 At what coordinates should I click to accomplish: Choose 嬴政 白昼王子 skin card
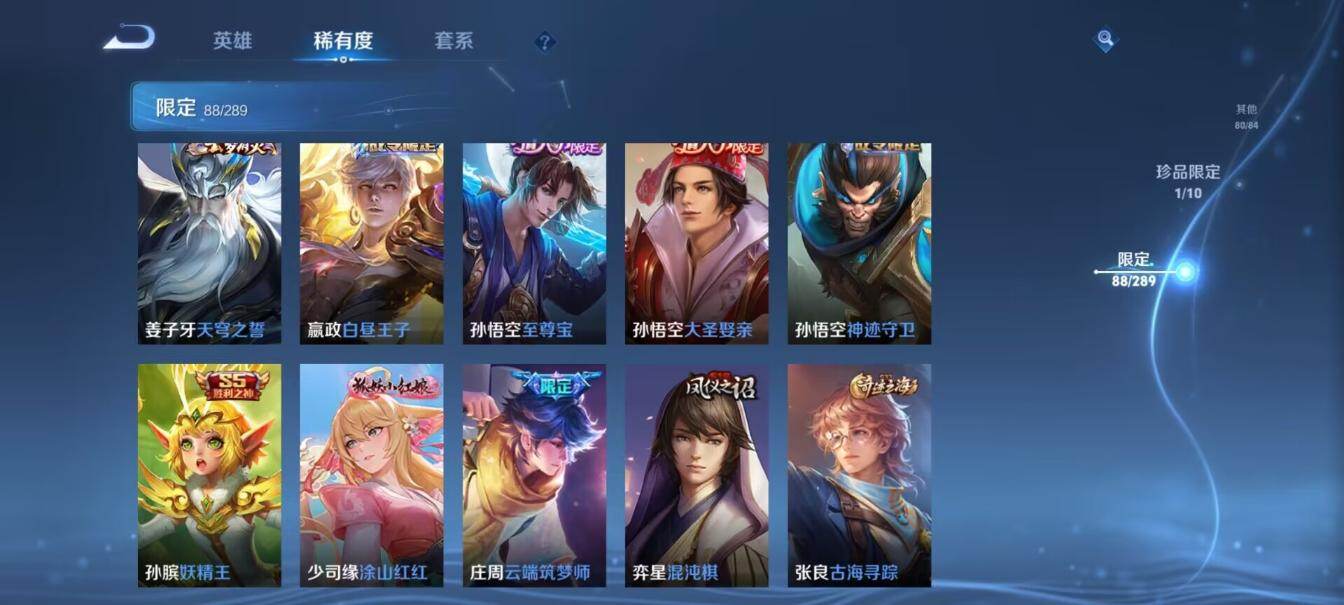click(371, 243)
